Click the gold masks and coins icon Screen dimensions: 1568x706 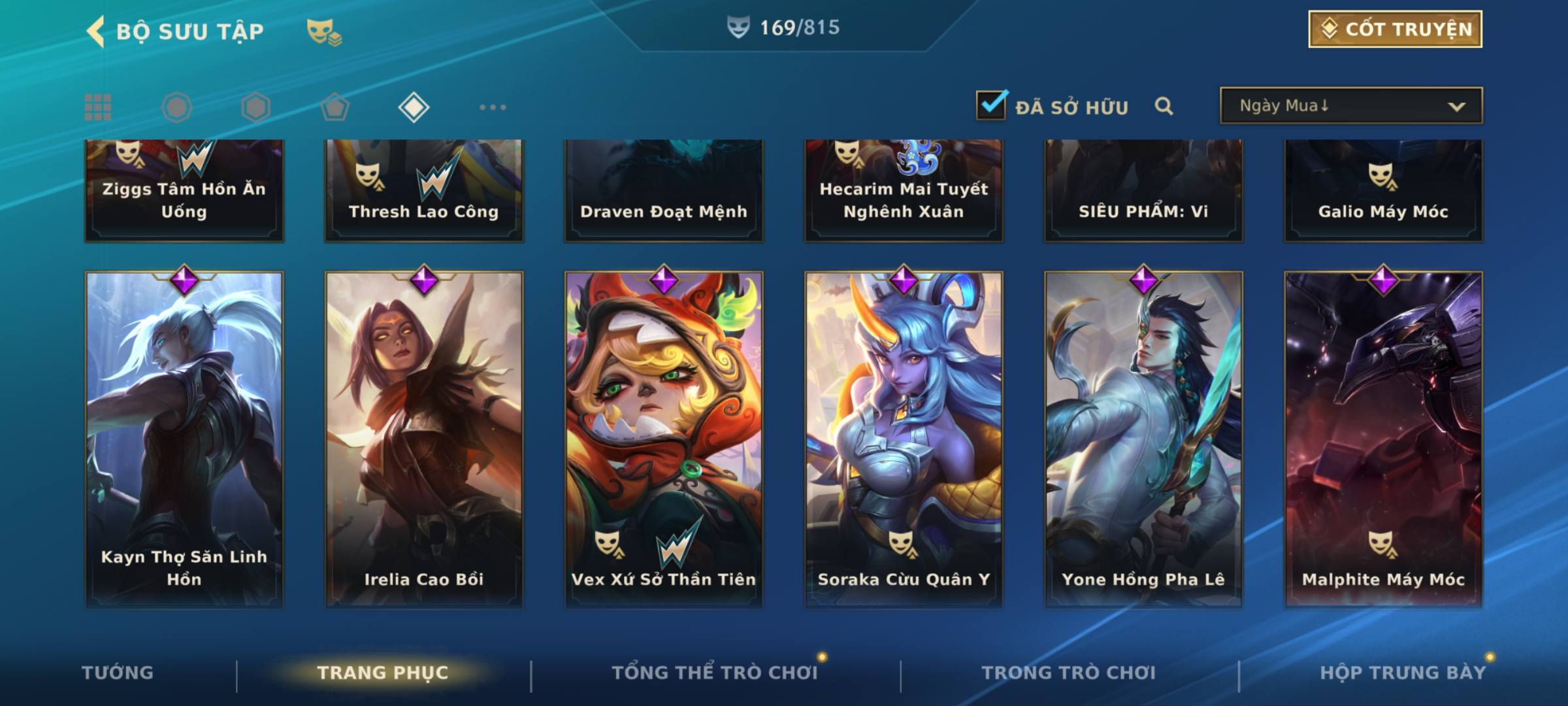(x=323, y=31)
